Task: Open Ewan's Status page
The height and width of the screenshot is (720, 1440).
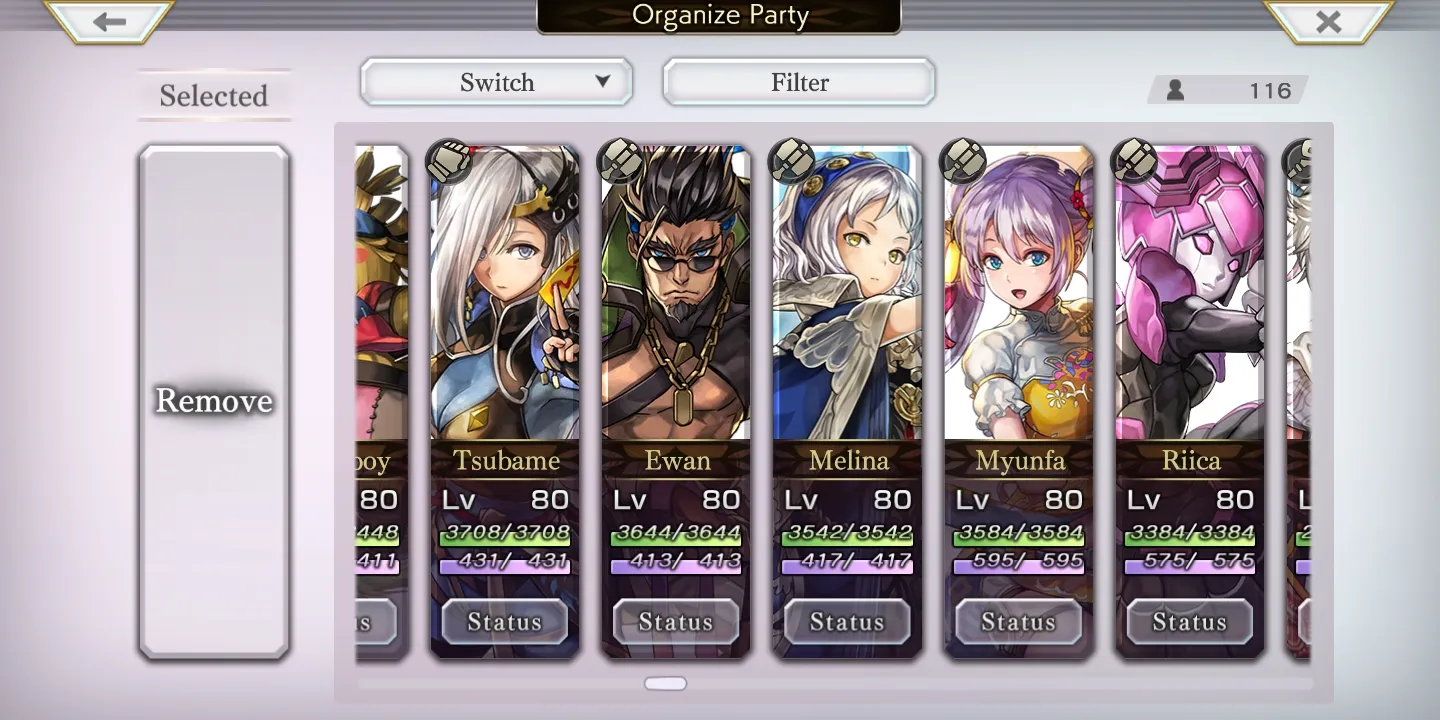Action: pyautogui.click(x=676, y=622)
